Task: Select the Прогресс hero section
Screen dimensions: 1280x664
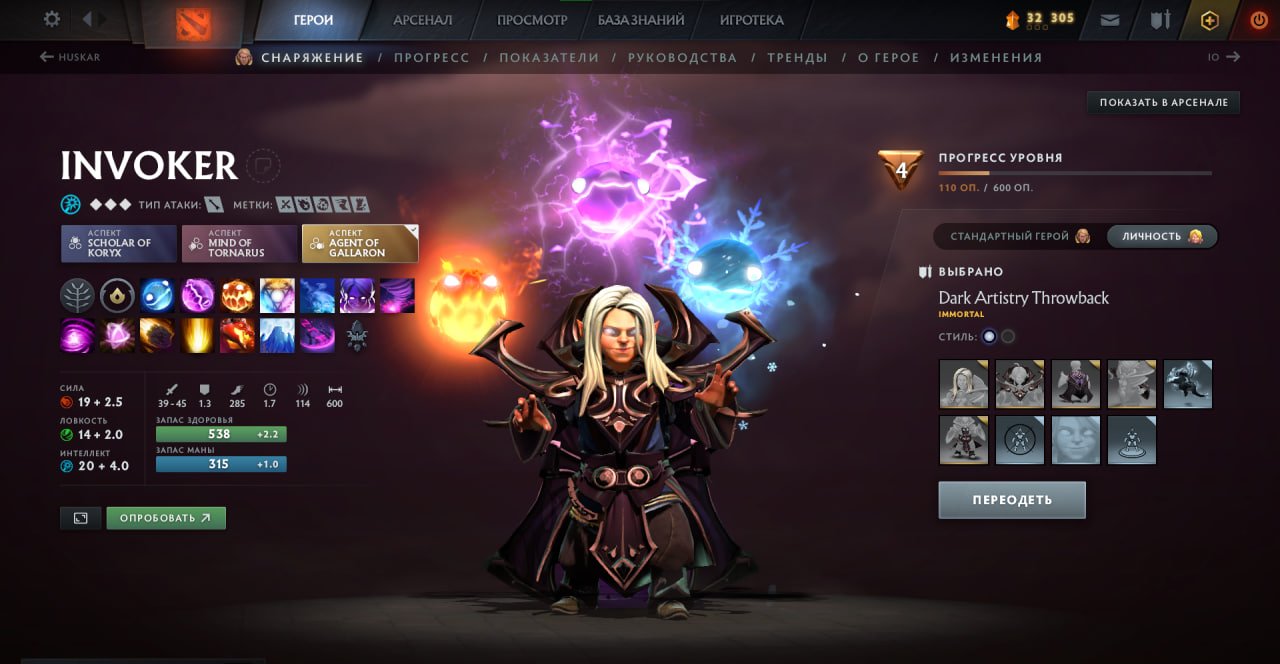Action: coord(431,58)
